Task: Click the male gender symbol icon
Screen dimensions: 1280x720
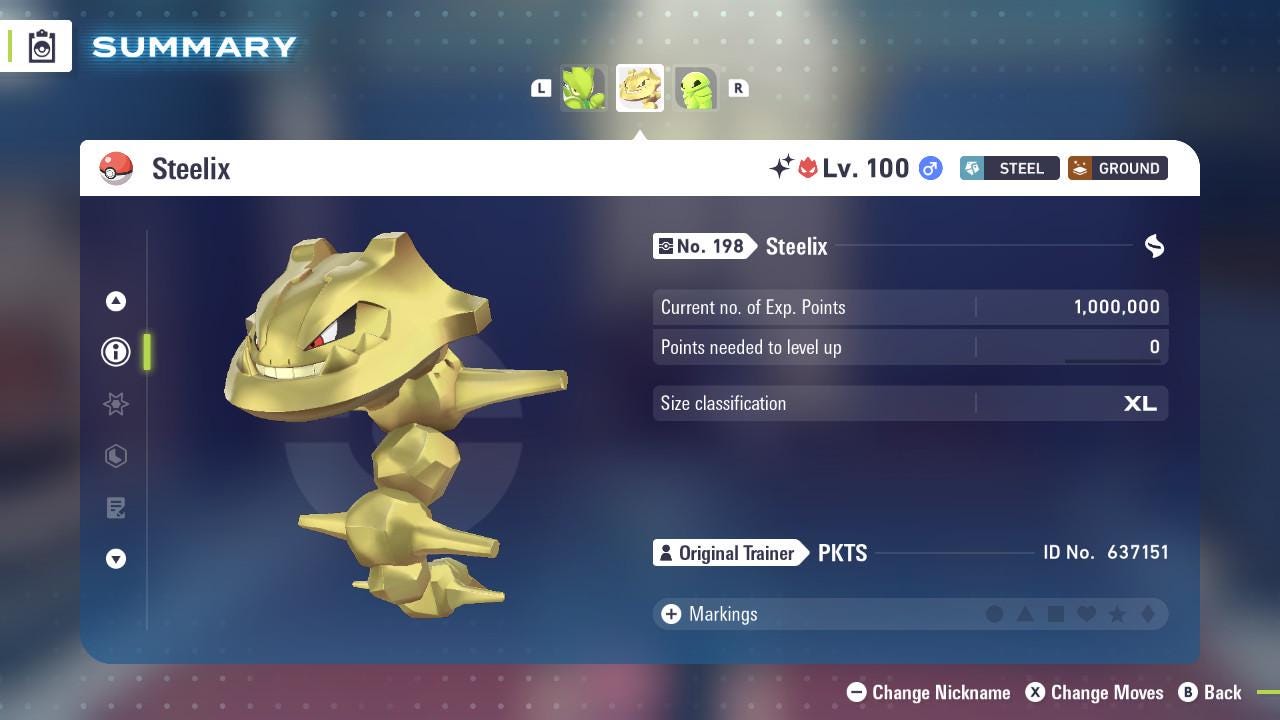Action: click(x=929, y=168)
